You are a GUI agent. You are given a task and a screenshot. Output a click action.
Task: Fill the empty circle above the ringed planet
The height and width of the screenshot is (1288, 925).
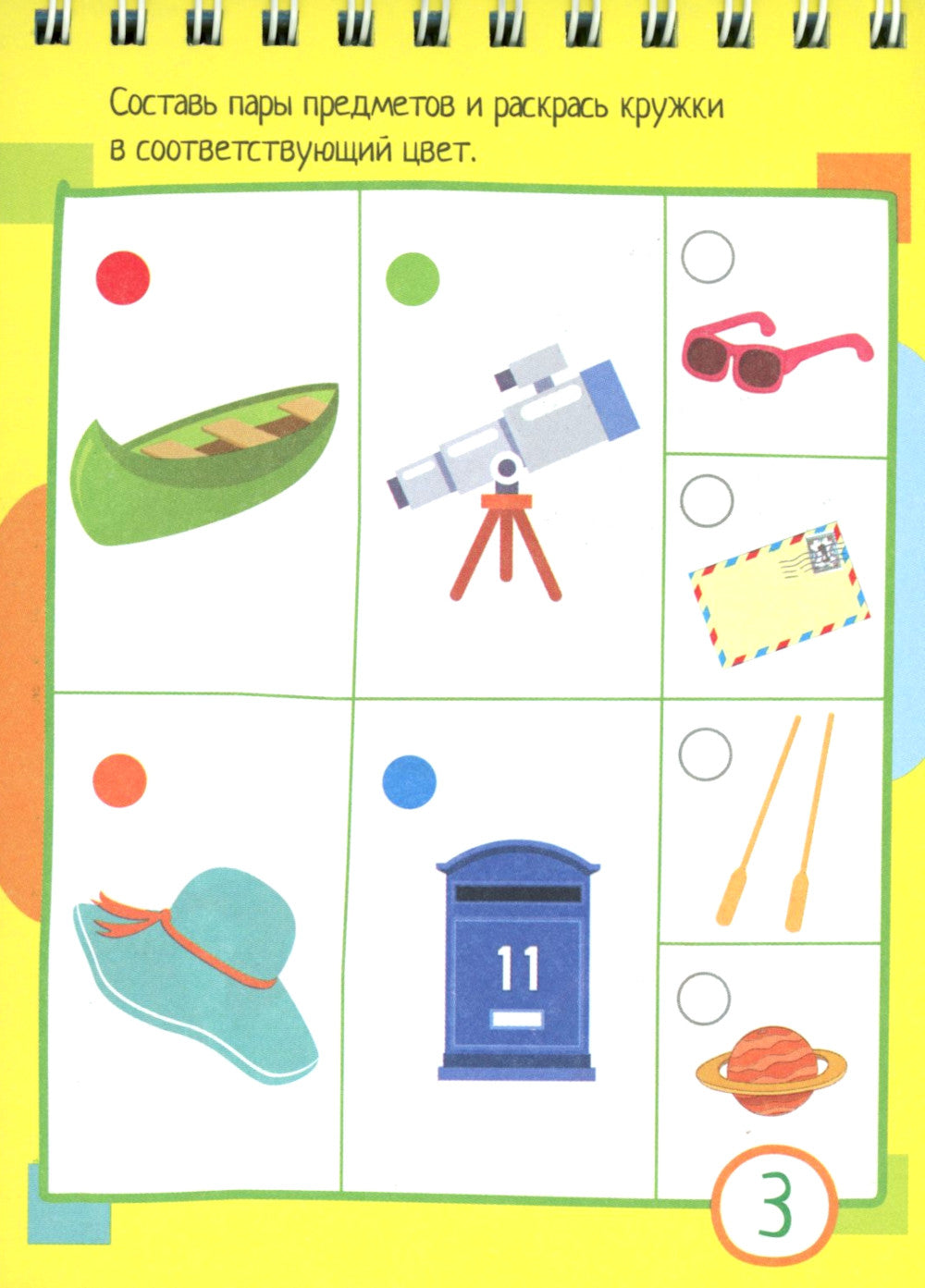coord(704,997)
